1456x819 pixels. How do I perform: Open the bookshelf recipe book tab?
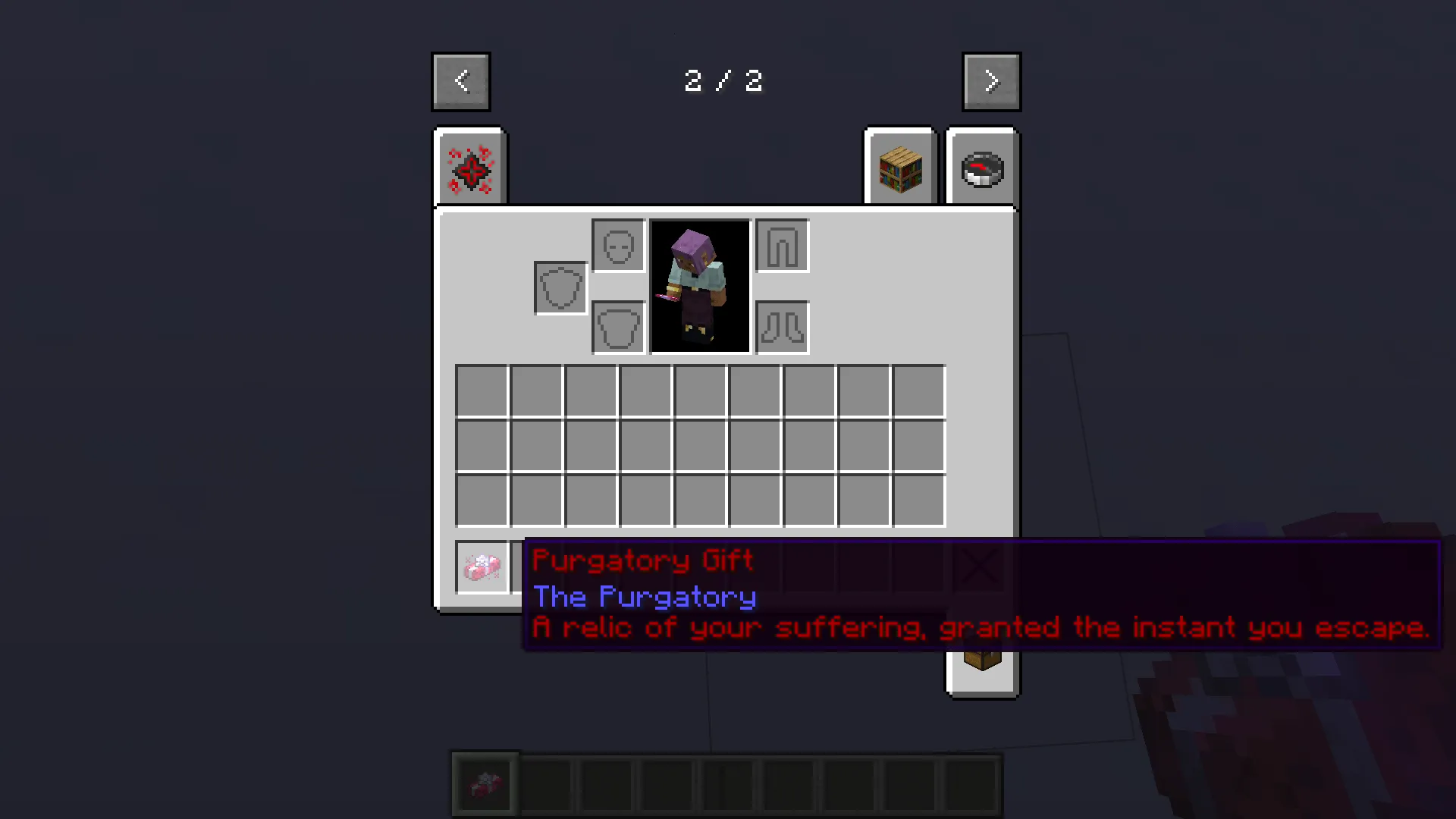[x=899, y=167]
